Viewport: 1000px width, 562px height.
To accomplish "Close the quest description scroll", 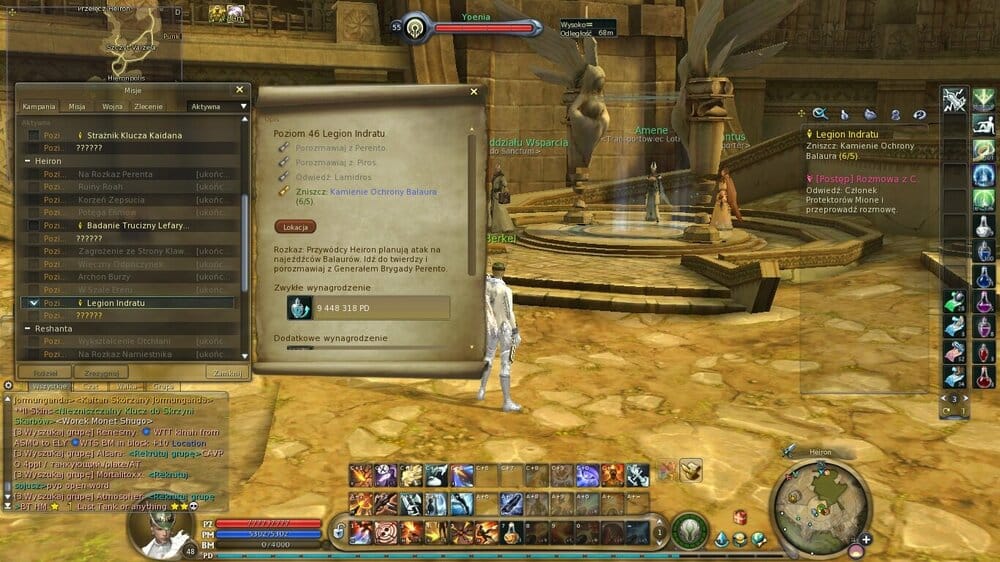I will click(472, 93).
